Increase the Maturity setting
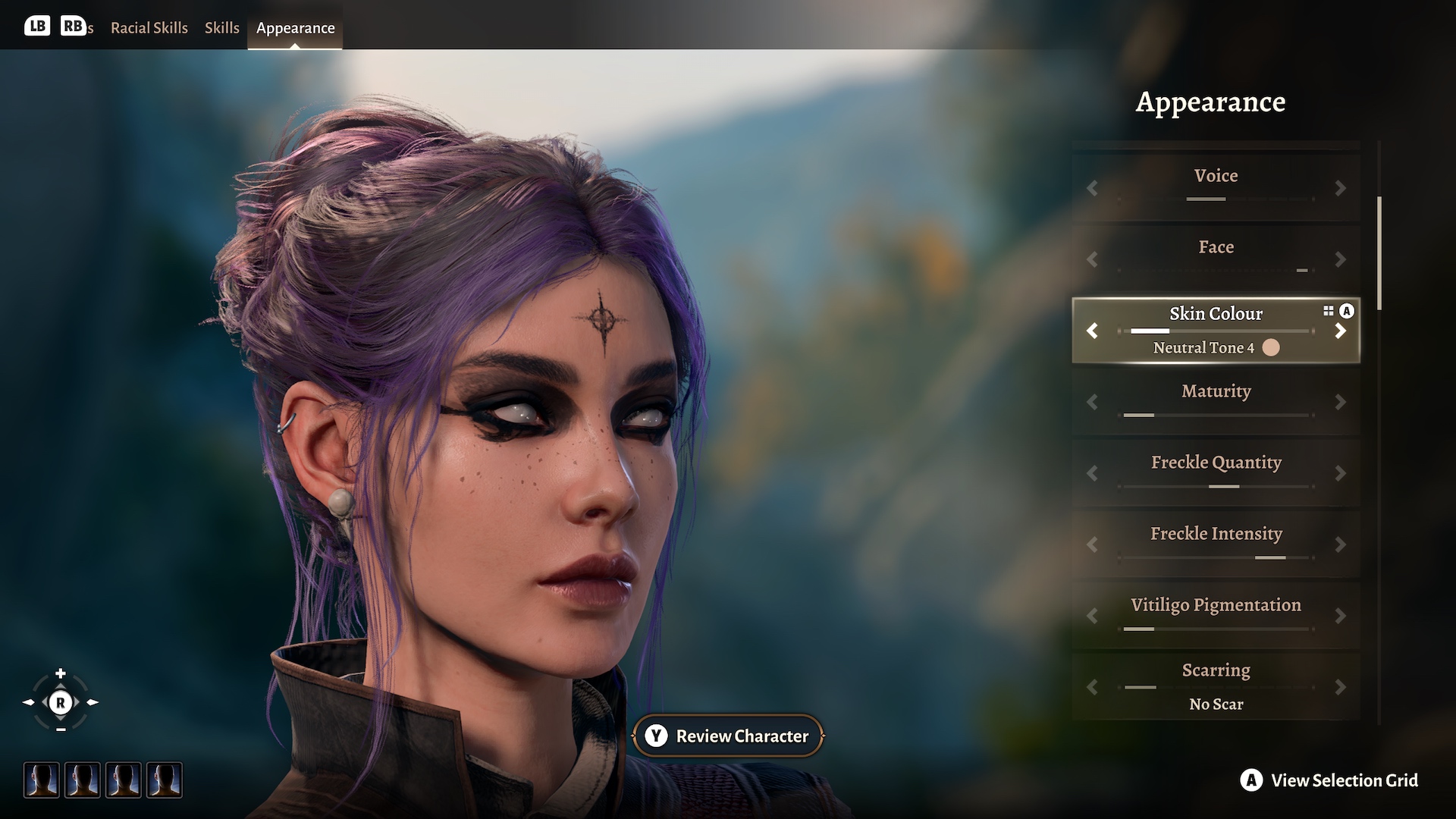The width and height of the screenshot is (1456, 819). pyautogui.click(x=1340, y=402)
